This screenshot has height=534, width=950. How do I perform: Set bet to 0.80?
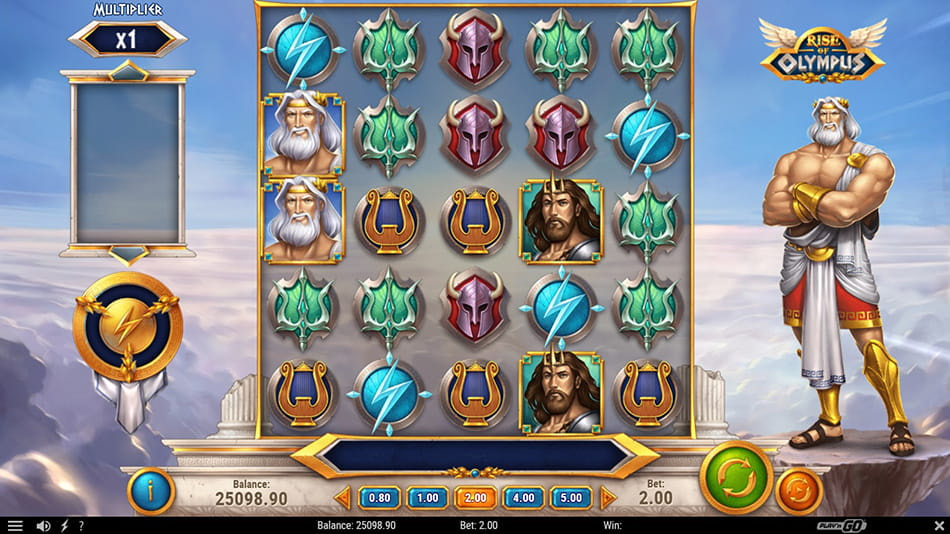click(x=380, y=497)
